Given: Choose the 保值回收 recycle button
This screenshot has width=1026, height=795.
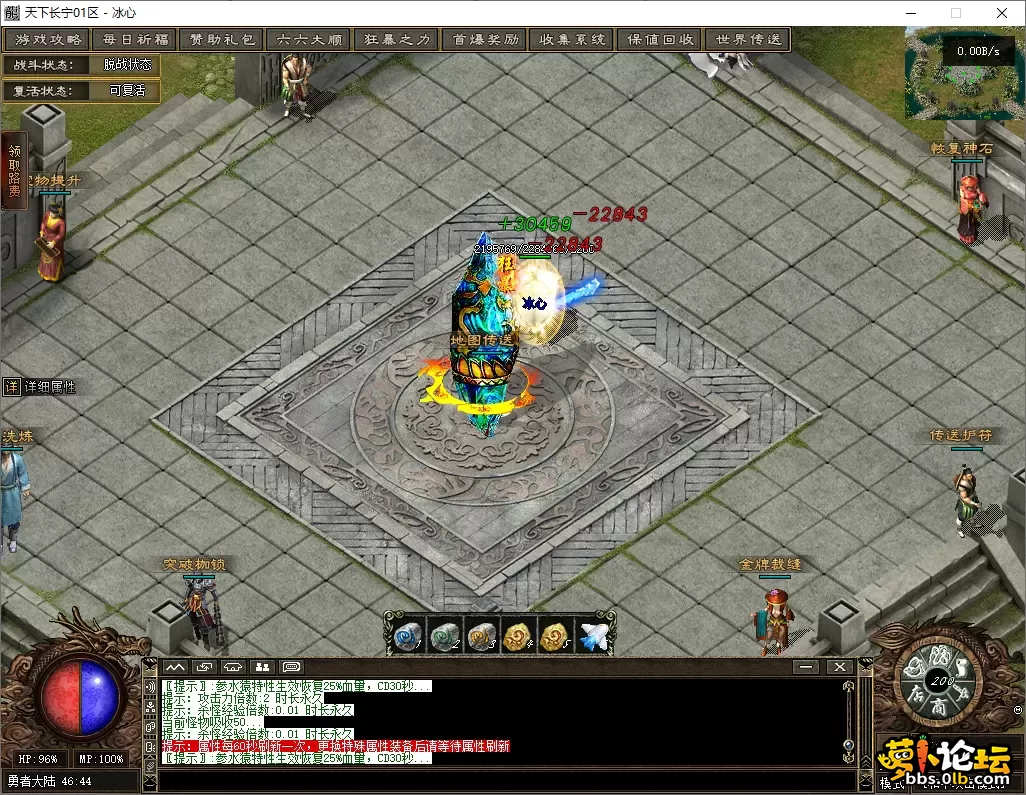Looking at the screenshot, I should coord(660,40).
